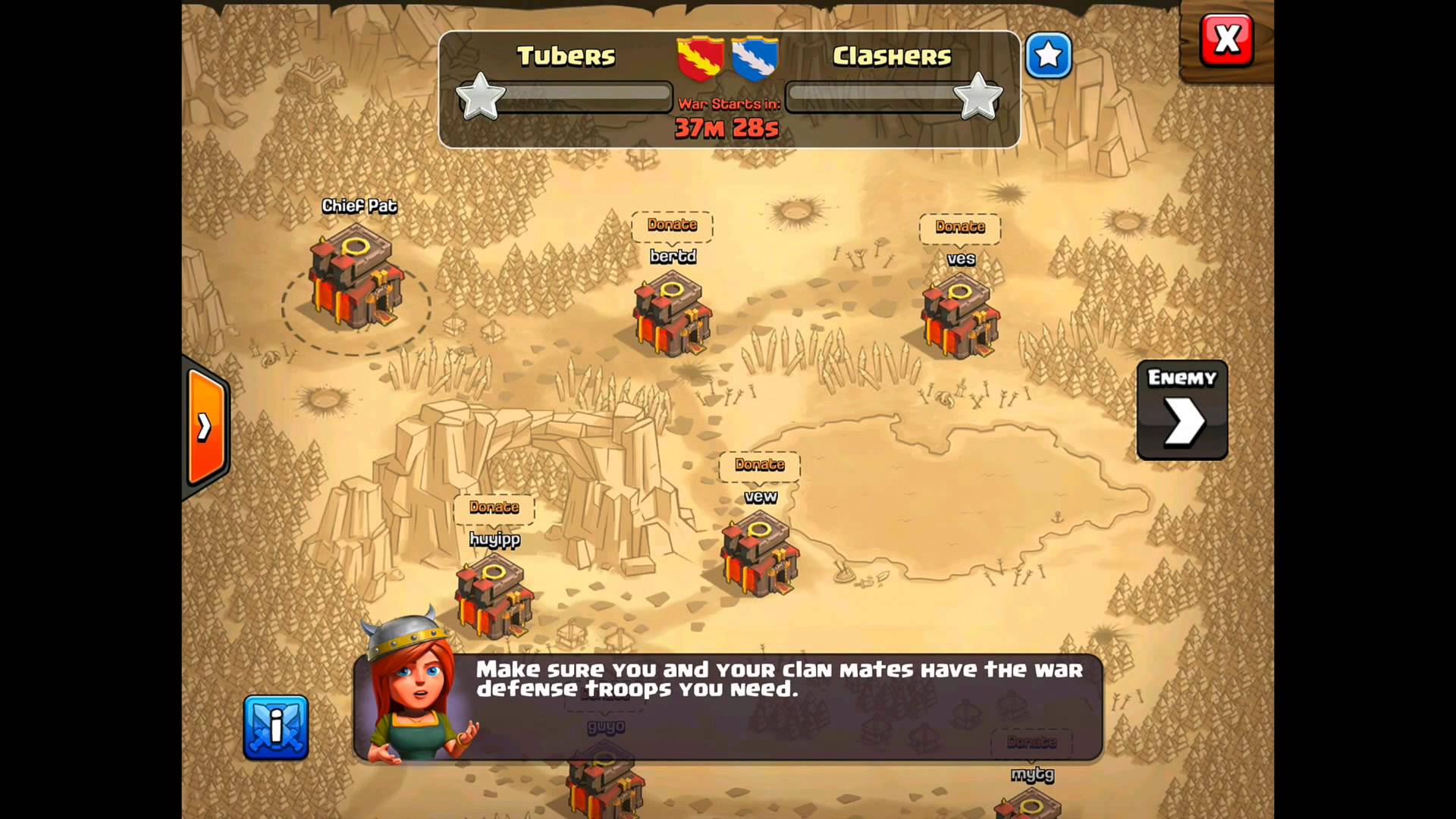The width and height of the screenshot is (1456, 819).
Task: Close the war map with the red X
Action: 1226,40
